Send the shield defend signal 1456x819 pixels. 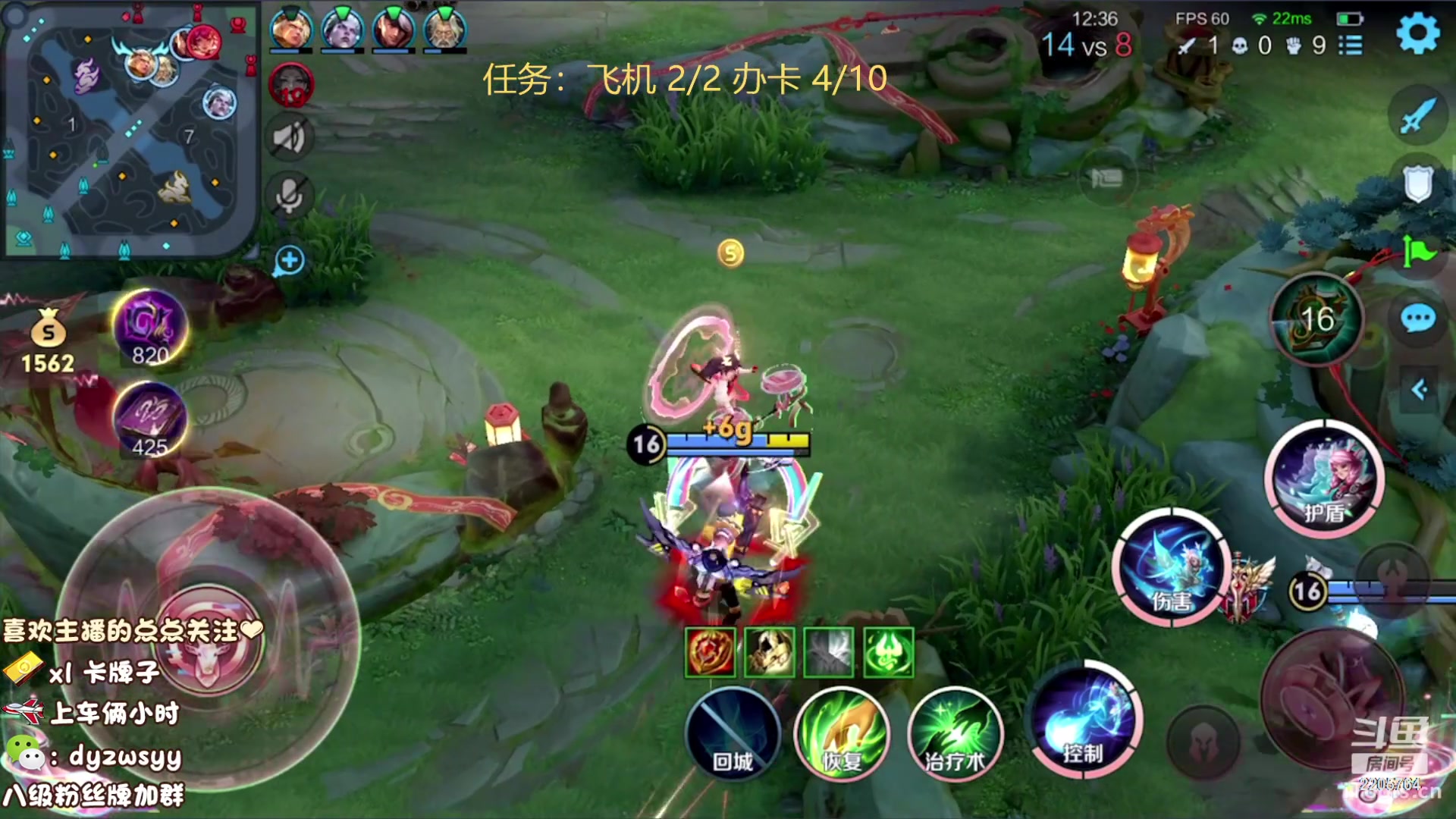pos(1417,183)
